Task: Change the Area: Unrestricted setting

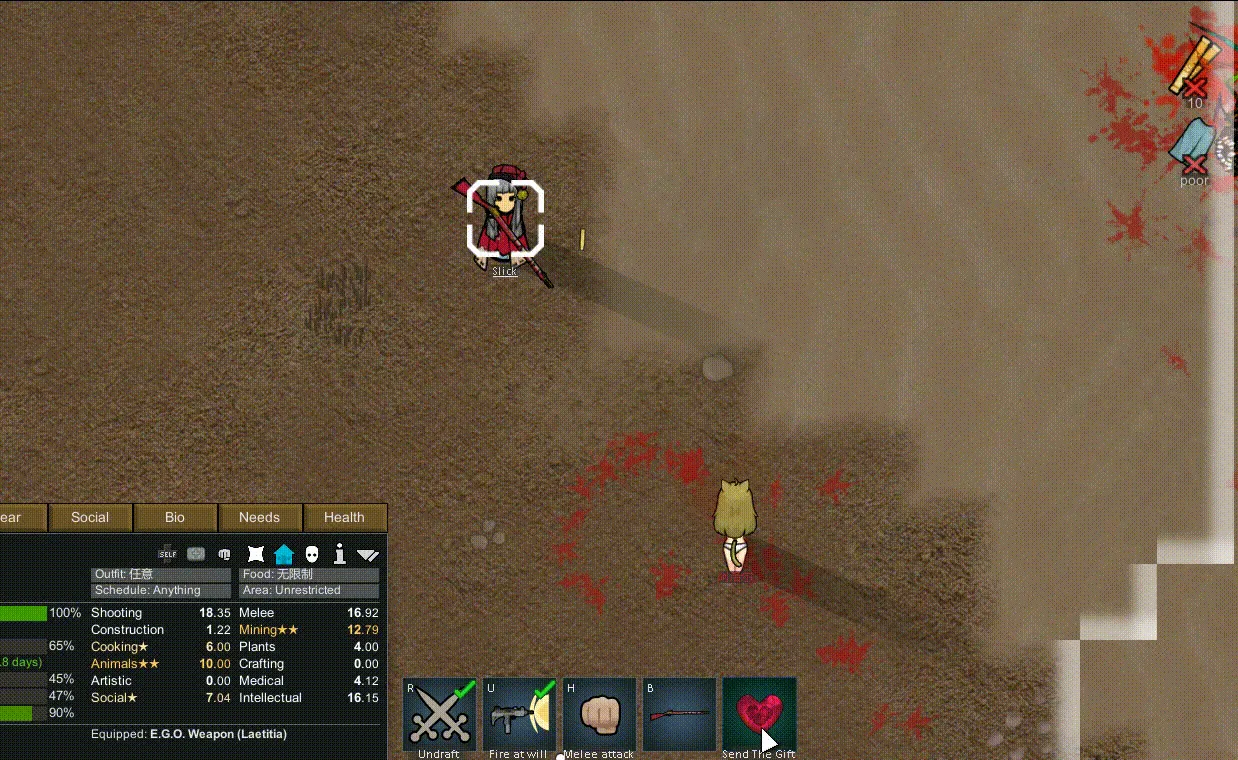Action: [x=309, y=590]
